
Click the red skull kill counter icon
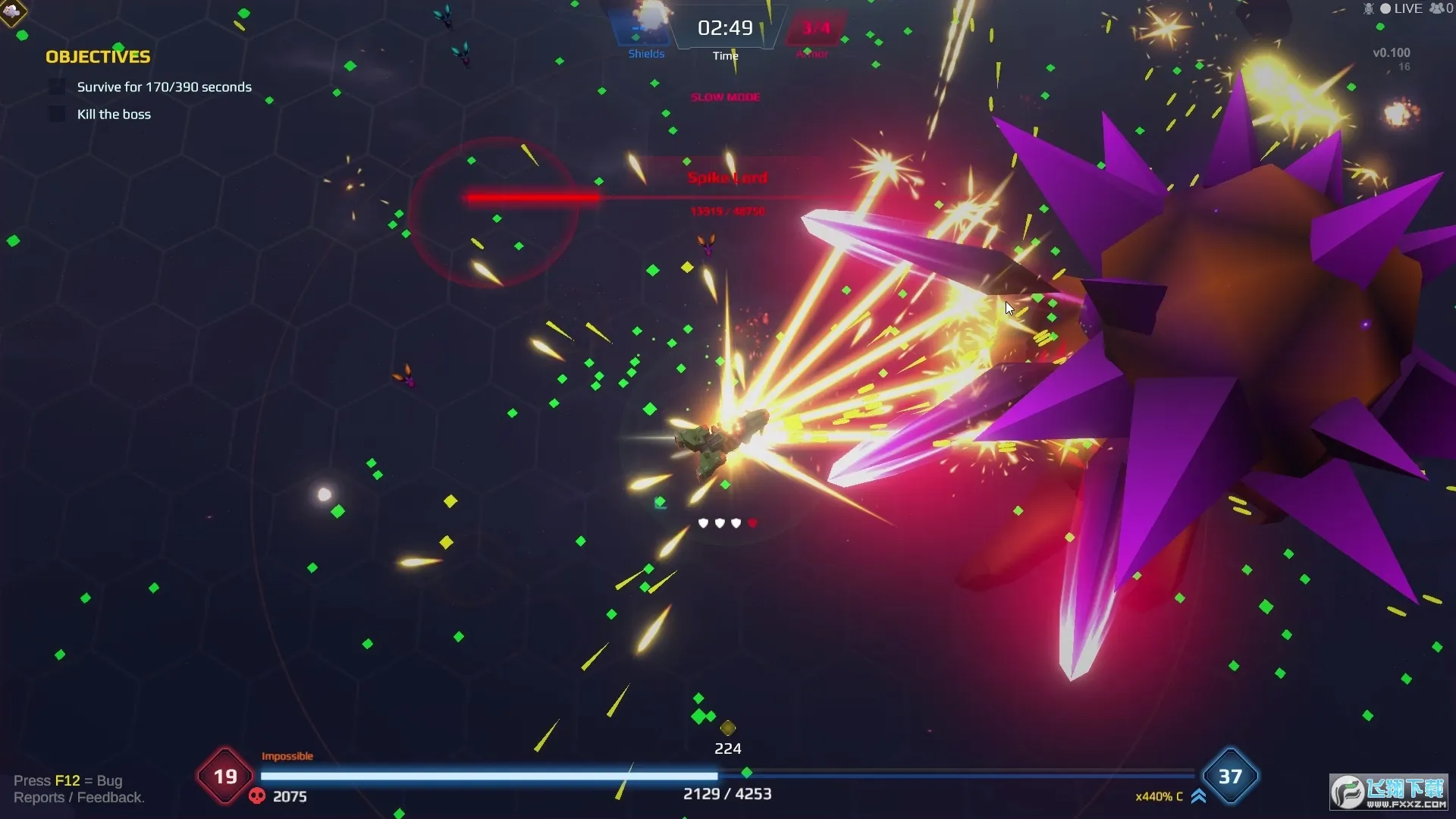coord(257,796)
